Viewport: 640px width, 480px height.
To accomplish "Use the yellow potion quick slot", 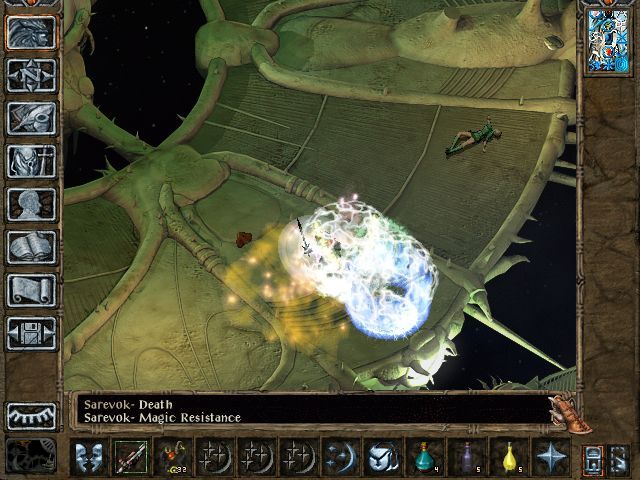I will [508, 458].
